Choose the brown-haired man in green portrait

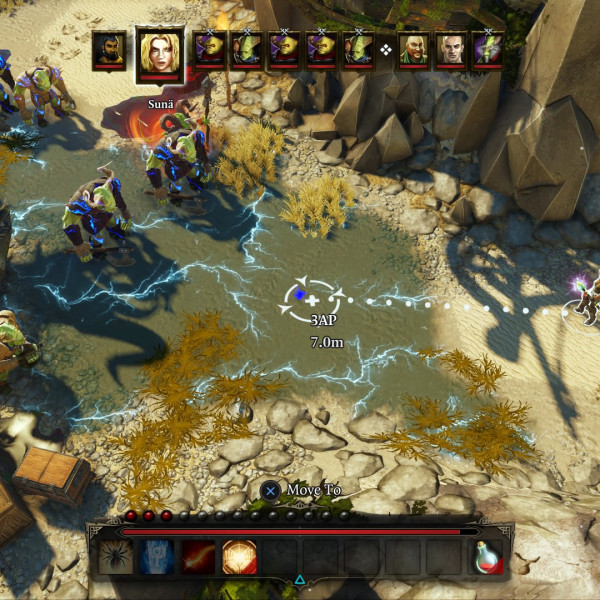coord(413,49)
